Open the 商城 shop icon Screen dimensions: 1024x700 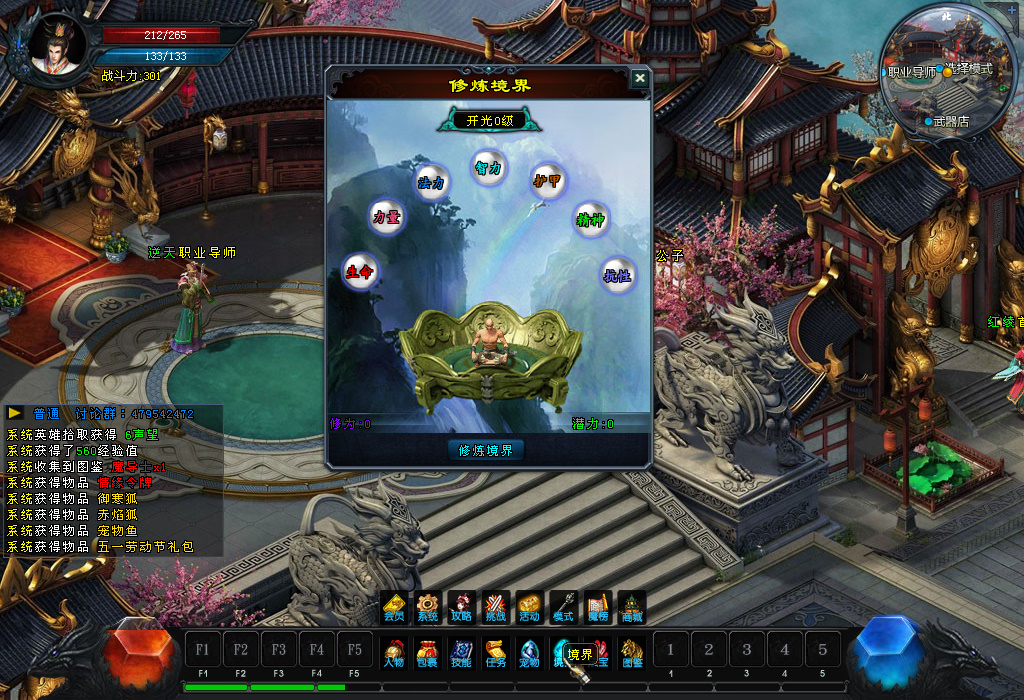click(632, 608)
